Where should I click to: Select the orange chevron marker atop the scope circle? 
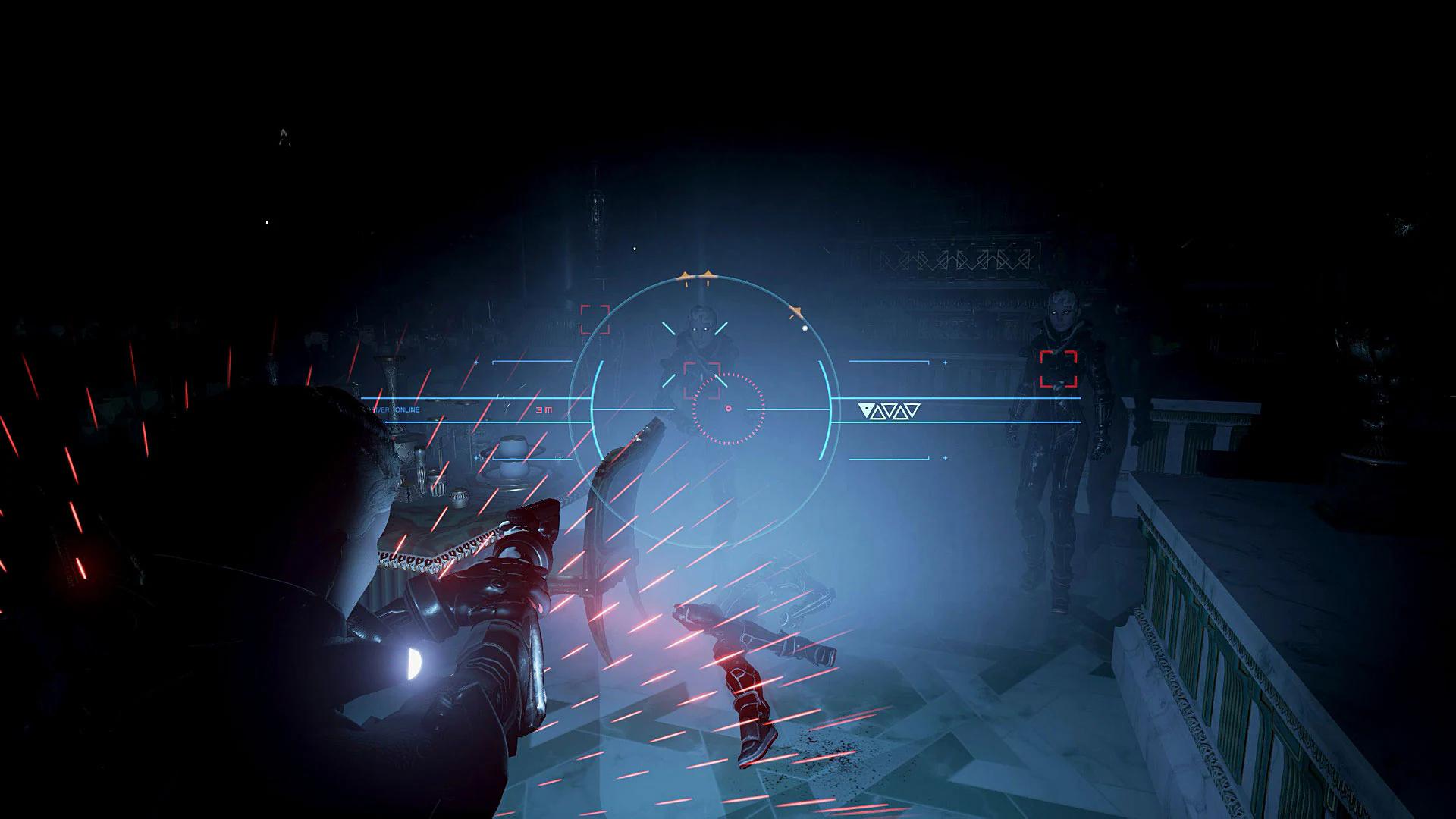[697, 272]
